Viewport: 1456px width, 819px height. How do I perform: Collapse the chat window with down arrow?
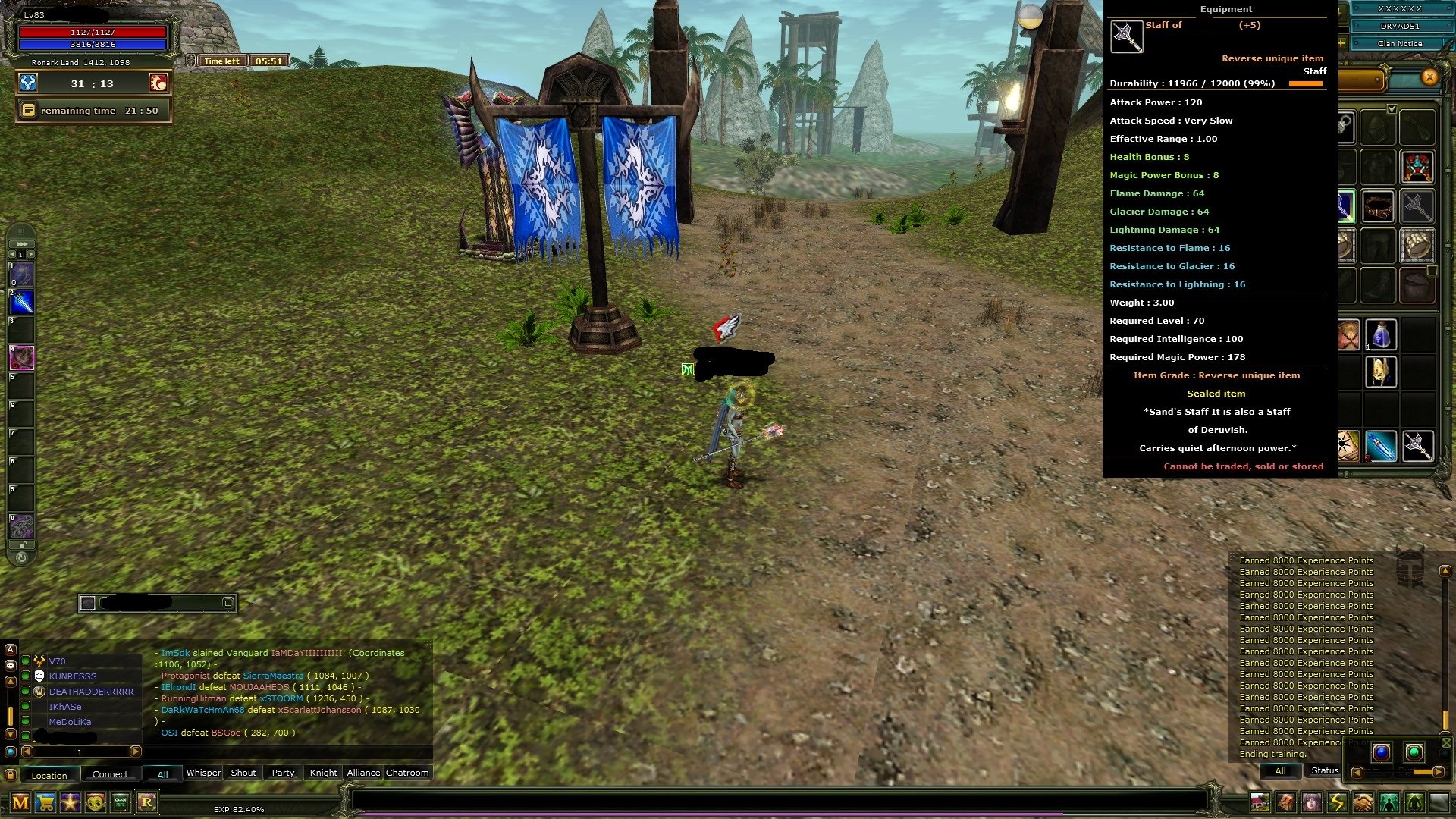(11, 735)
